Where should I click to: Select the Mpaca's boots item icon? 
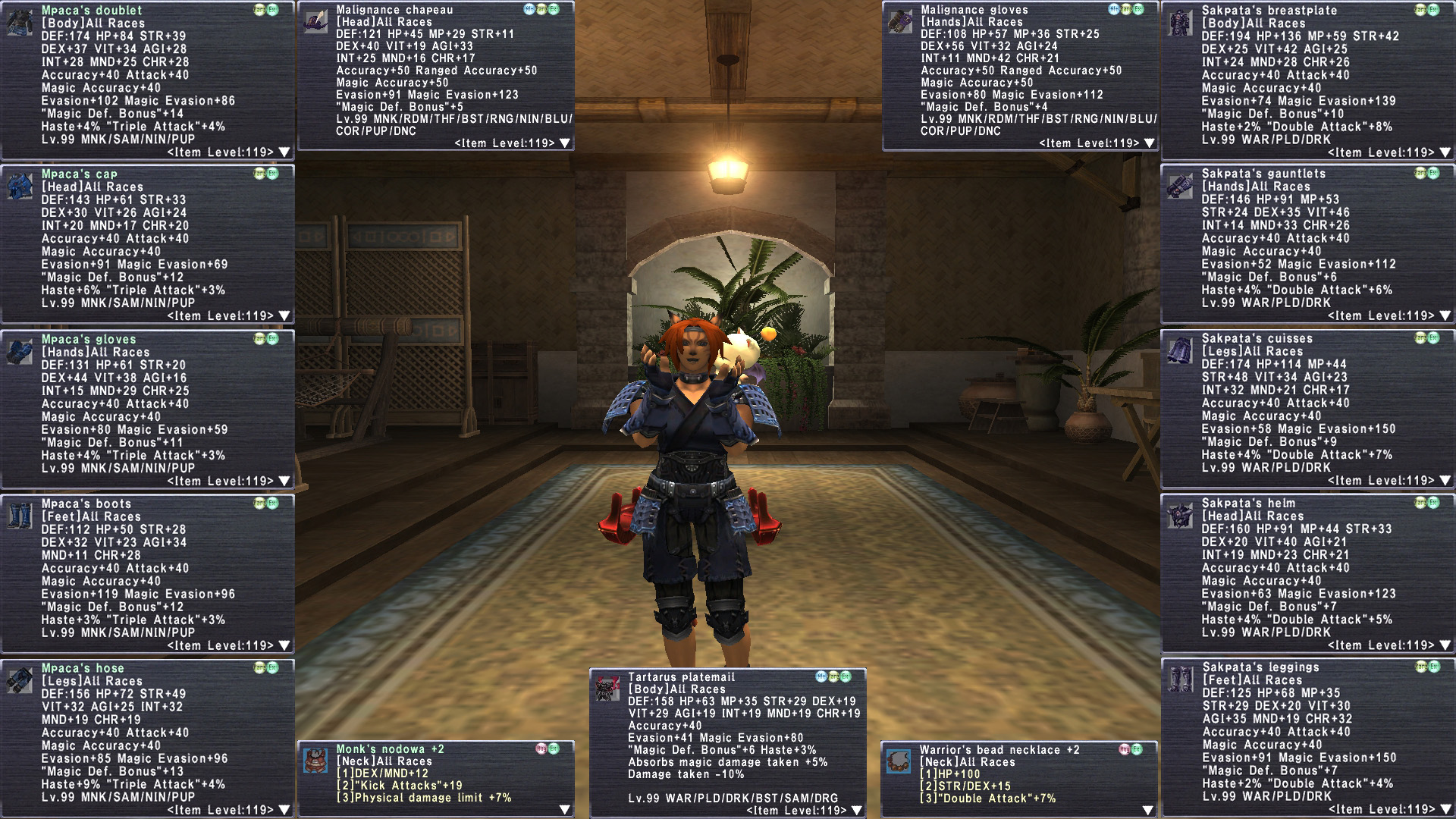20,515
